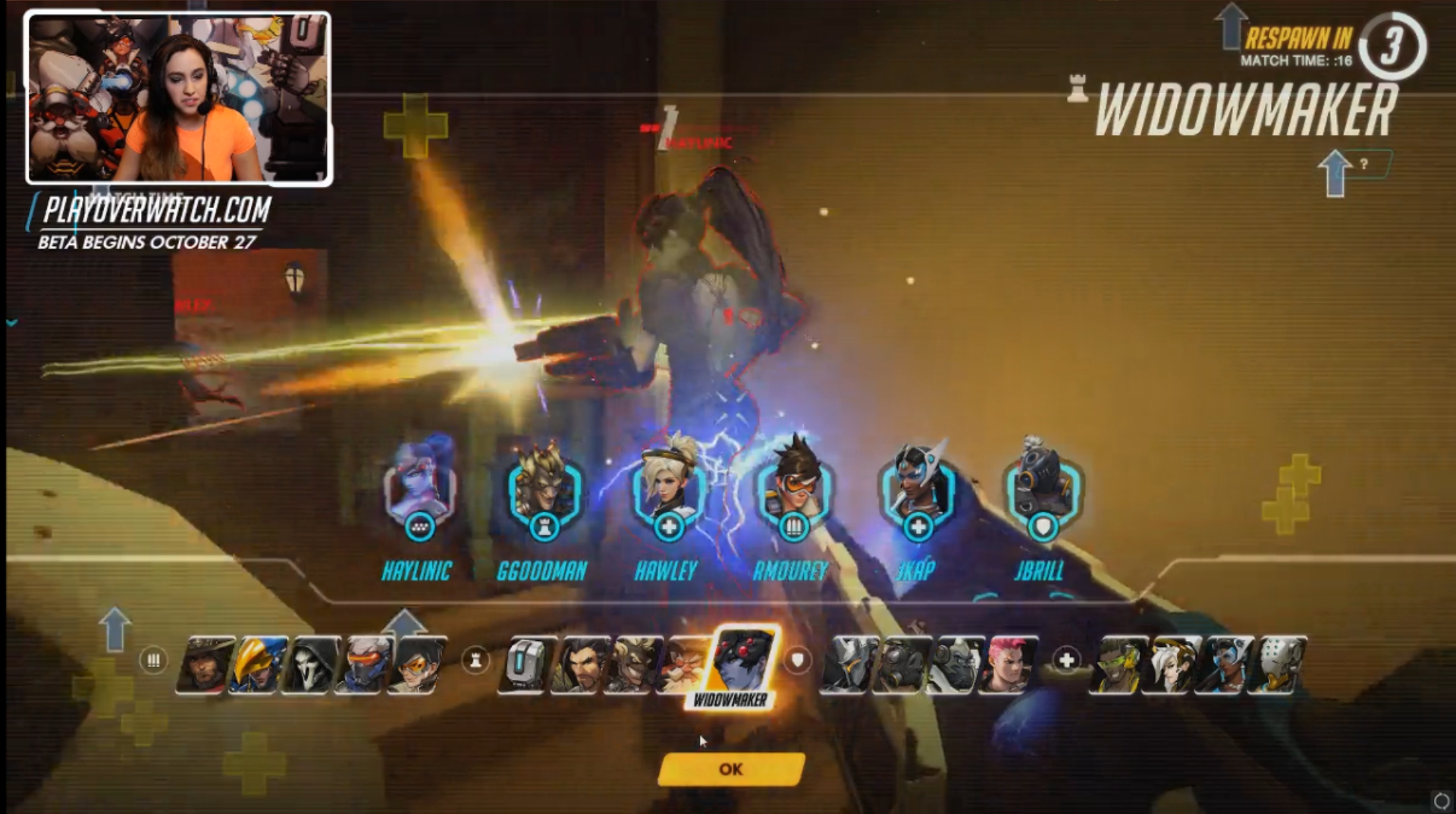Viewport: 1456px width, 814px height.
Task: Select the Roadhog hero portrait
Action: click(x=901, y=665)
